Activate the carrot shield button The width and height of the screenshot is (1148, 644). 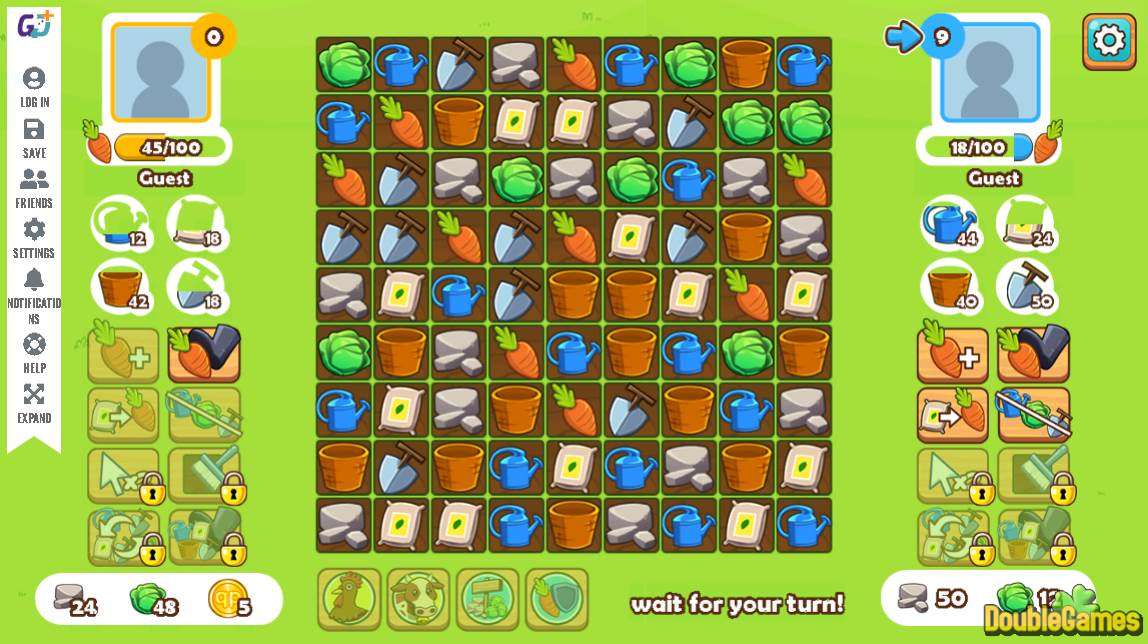point(556,599)
